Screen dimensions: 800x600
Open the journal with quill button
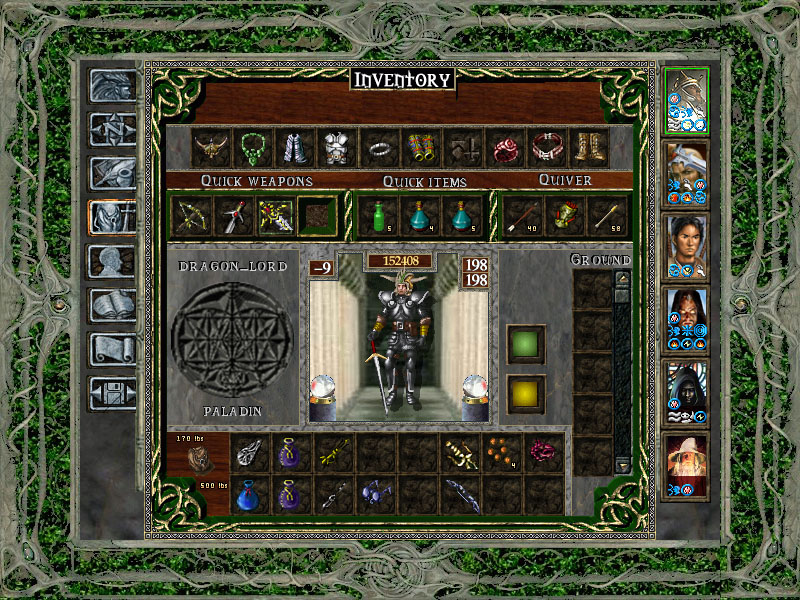click(111, 173)
